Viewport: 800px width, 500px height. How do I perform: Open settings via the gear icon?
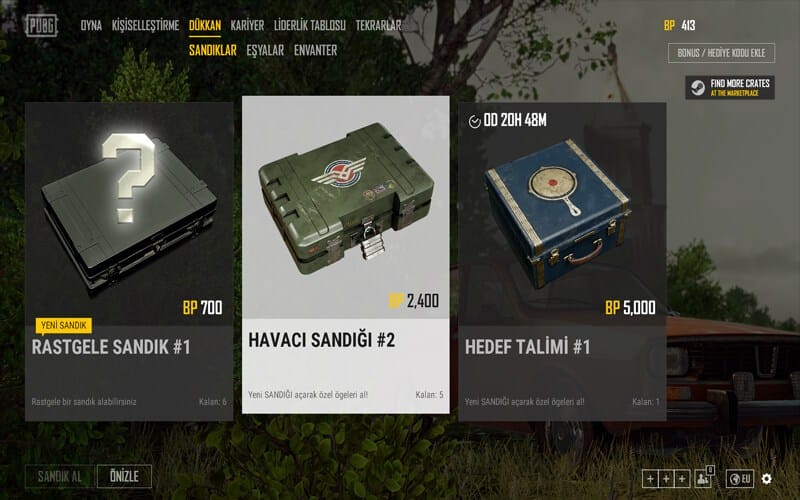point(767,479)
